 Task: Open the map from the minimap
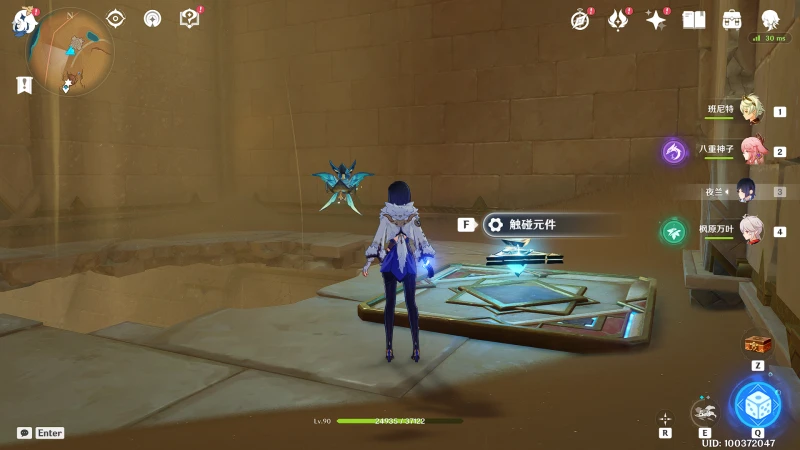tap(70, 50)
